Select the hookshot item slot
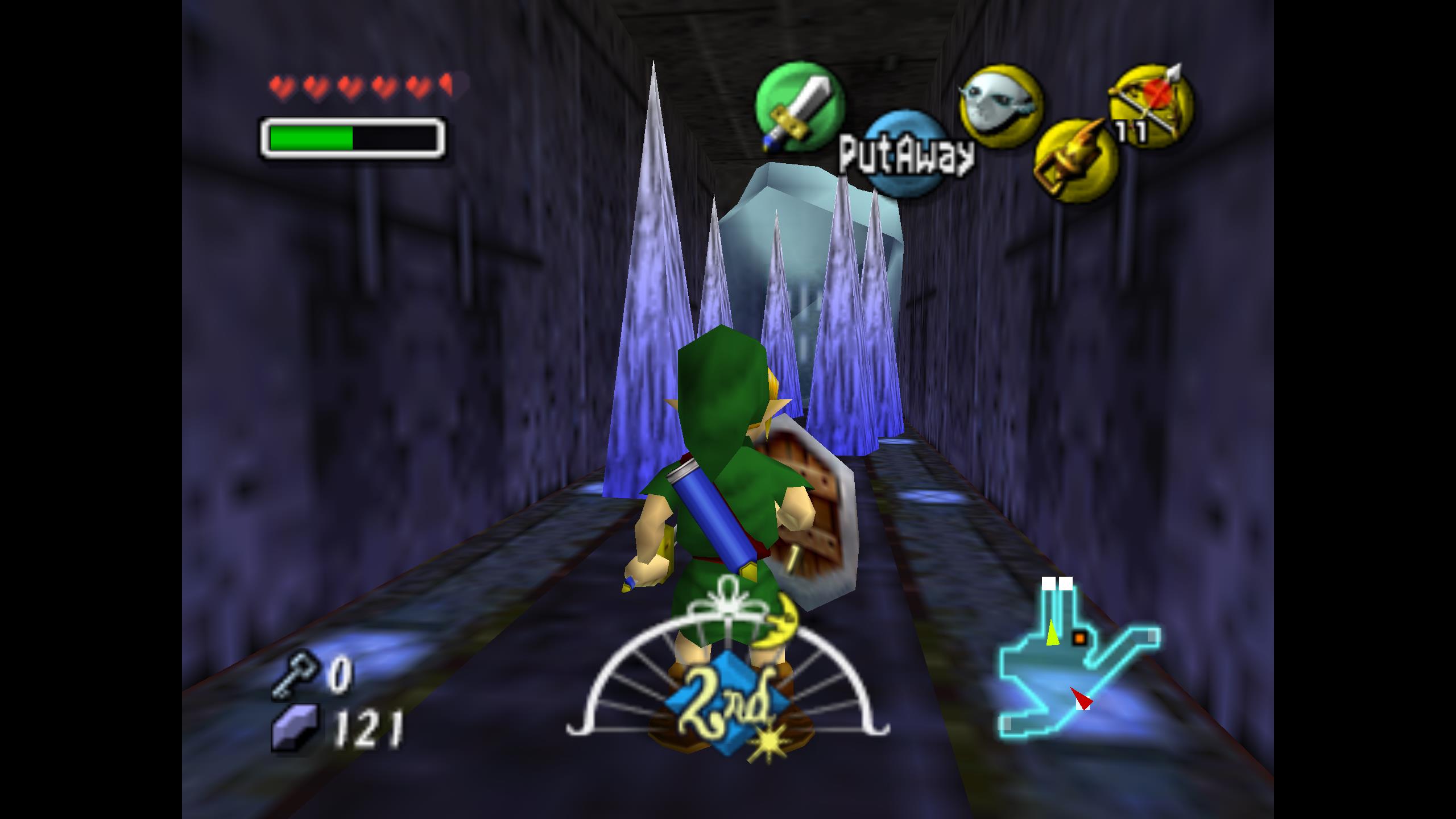 coord(1074,160)
